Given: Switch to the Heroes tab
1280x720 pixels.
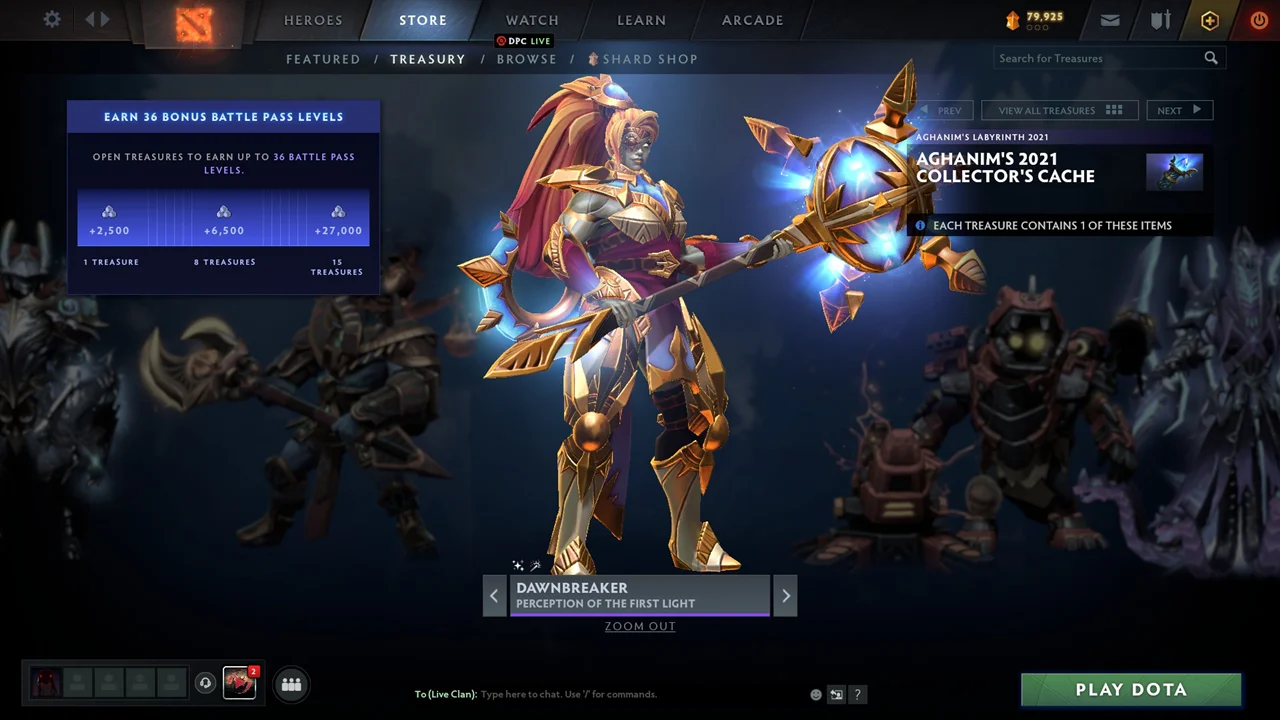Looking at the screenshot, I should pyautogui.click(x=313, y=20).
